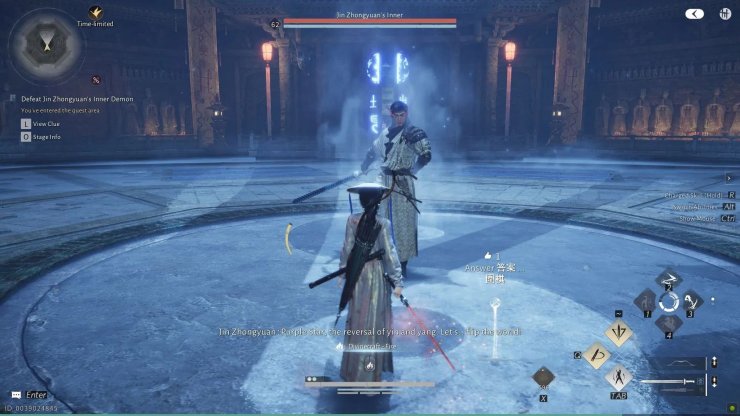Activate the skill bound to slot 4
This screenshot has height=416, width=740.
669,323
